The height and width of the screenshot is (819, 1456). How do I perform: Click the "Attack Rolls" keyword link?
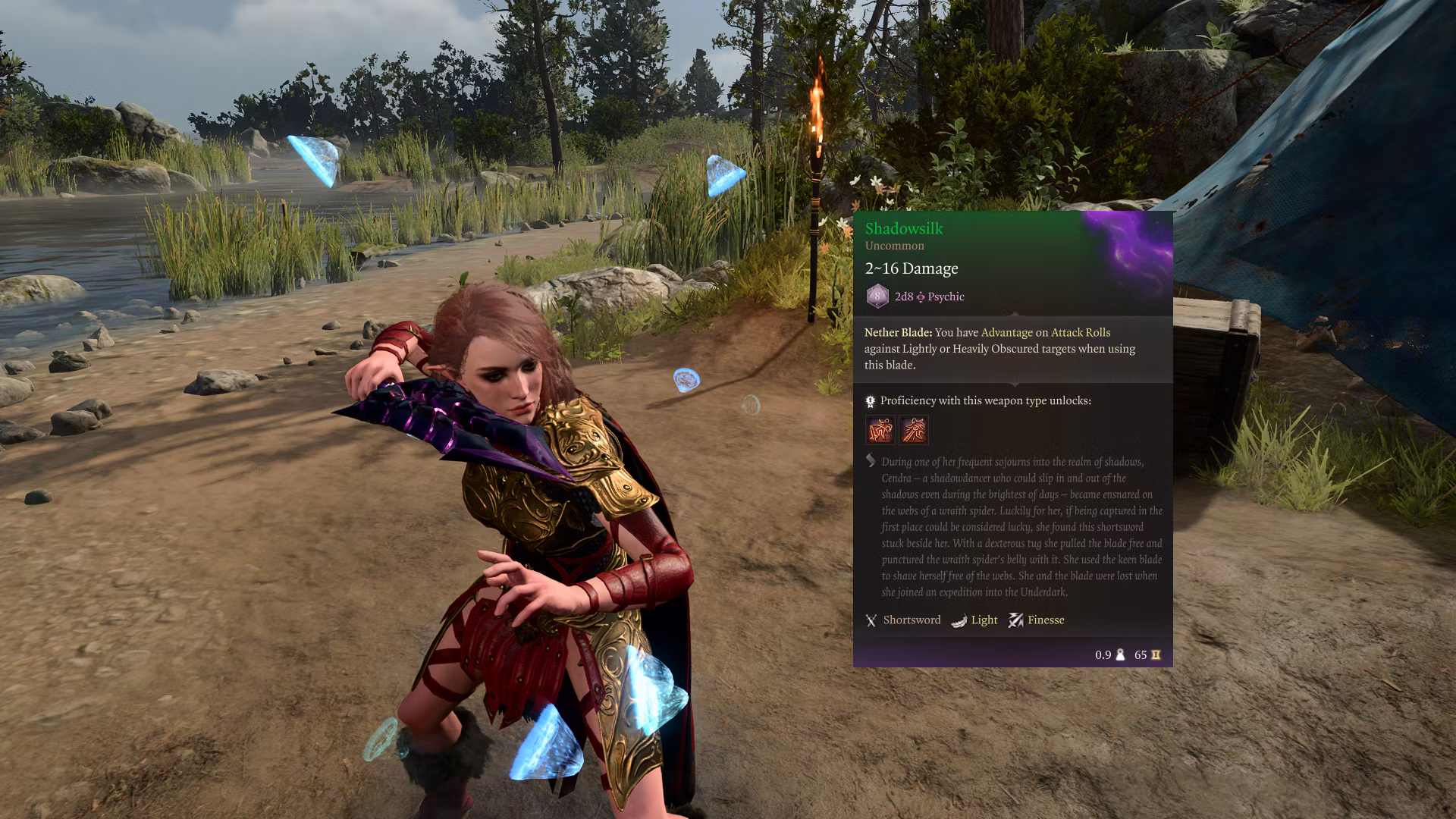pos(1080,332)
